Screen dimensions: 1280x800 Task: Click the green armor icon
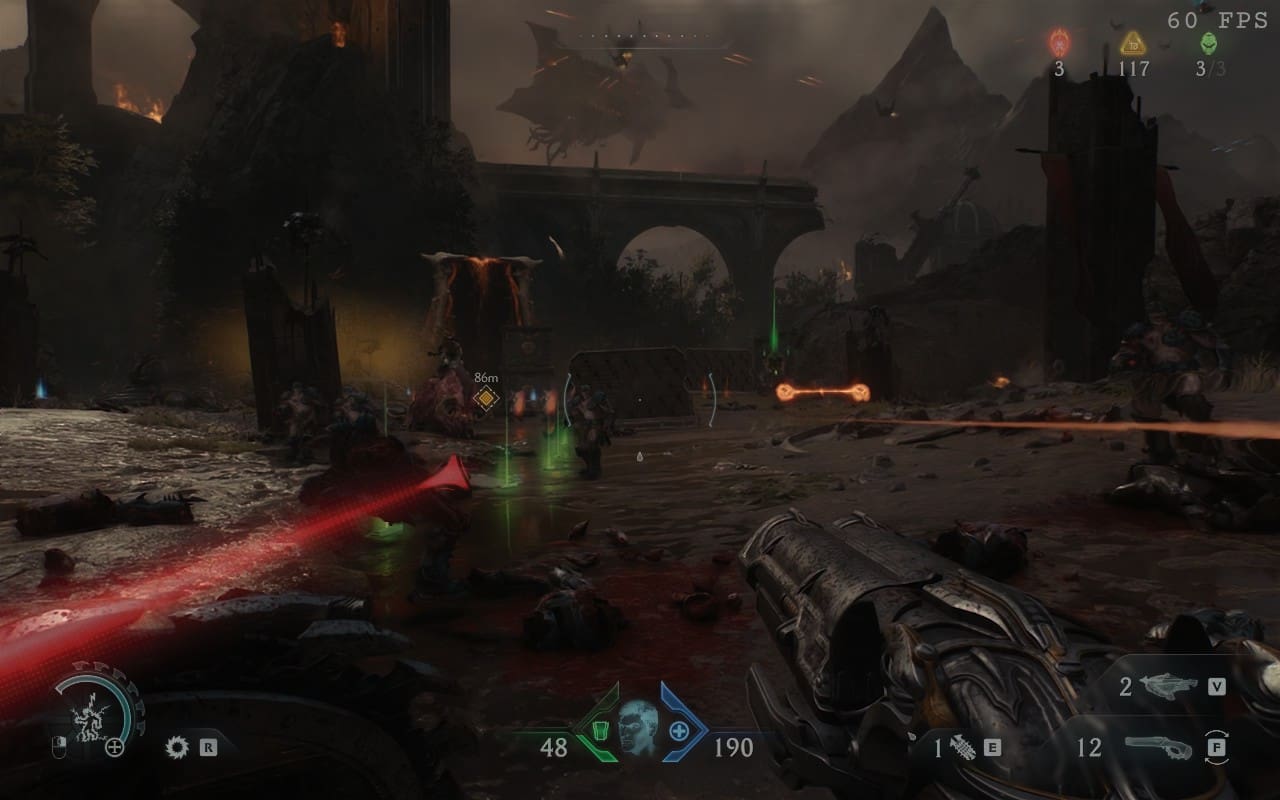point(601,731)
